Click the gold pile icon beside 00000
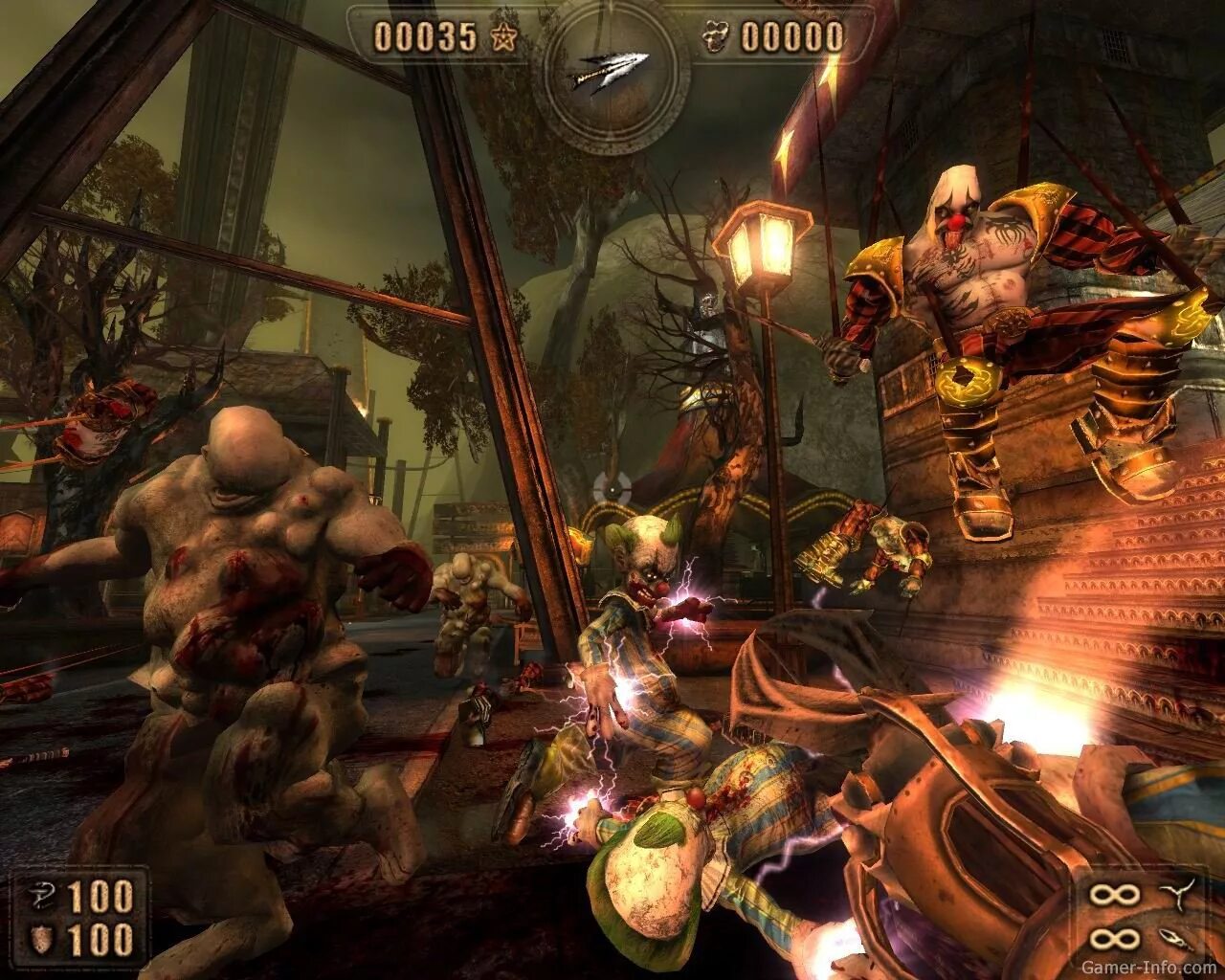 (715, 37)
